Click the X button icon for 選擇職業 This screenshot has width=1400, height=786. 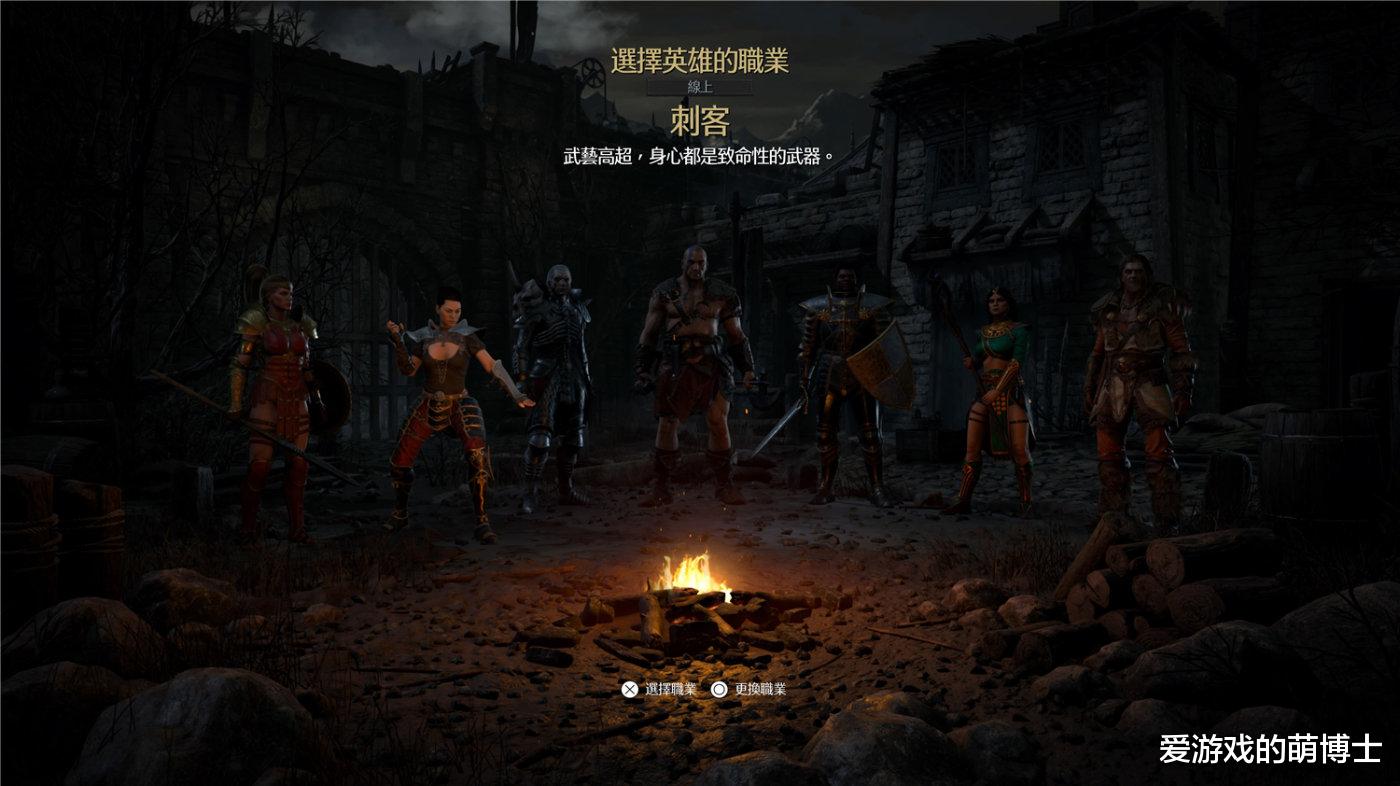[x=629, y=689]
